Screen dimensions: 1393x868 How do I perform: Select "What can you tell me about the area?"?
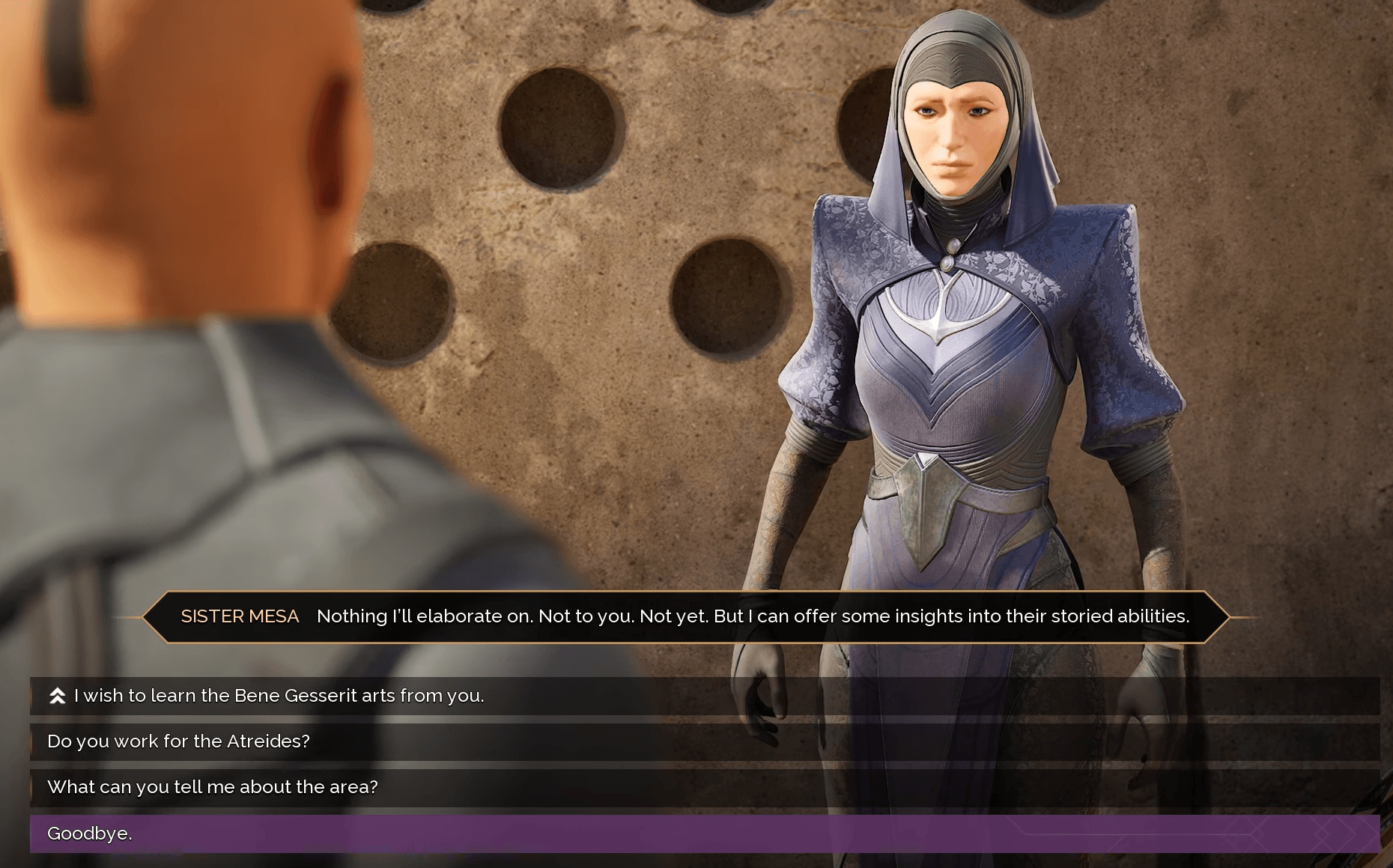(213, 787)
